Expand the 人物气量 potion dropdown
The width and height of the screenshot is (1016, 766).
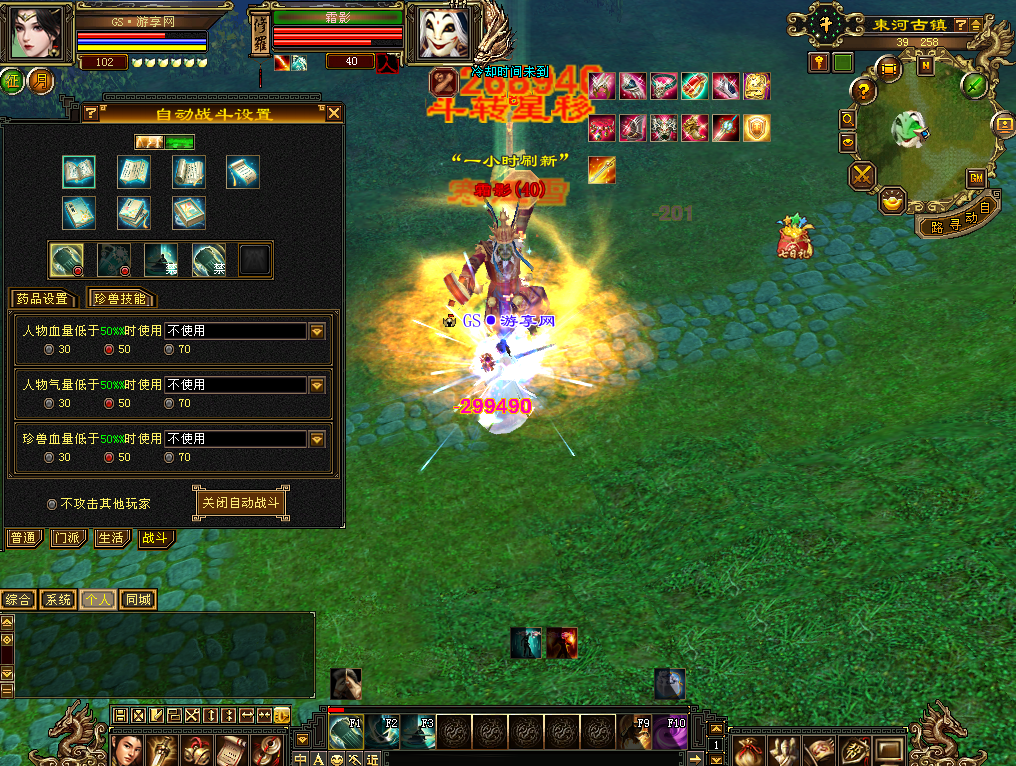(x=317, y=385)
